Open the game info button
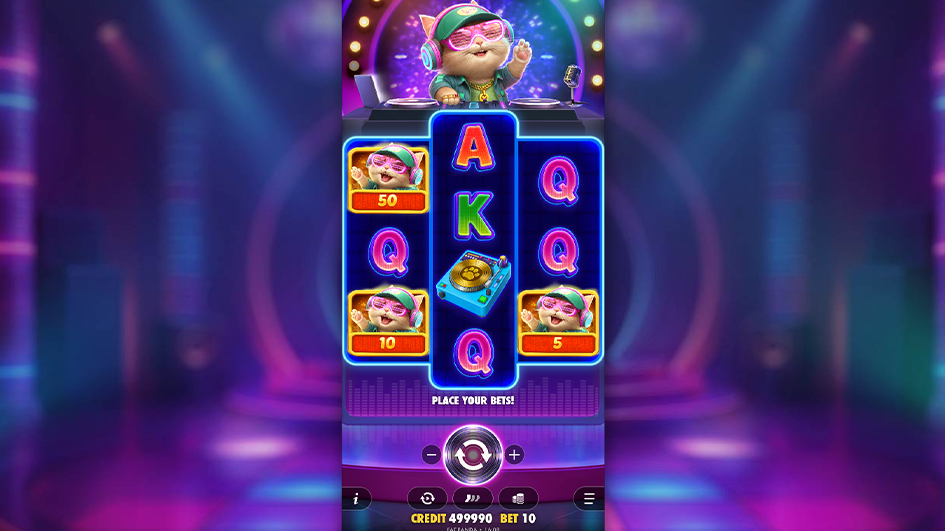 355,498
